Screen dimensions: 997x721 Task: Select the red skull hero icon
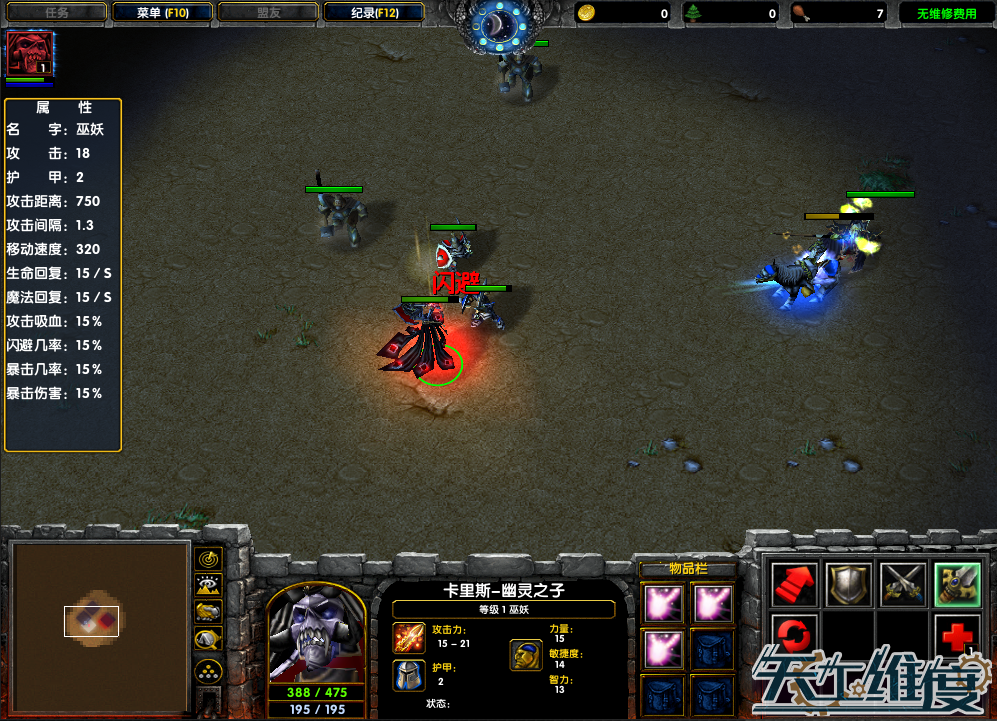[29, 53]
